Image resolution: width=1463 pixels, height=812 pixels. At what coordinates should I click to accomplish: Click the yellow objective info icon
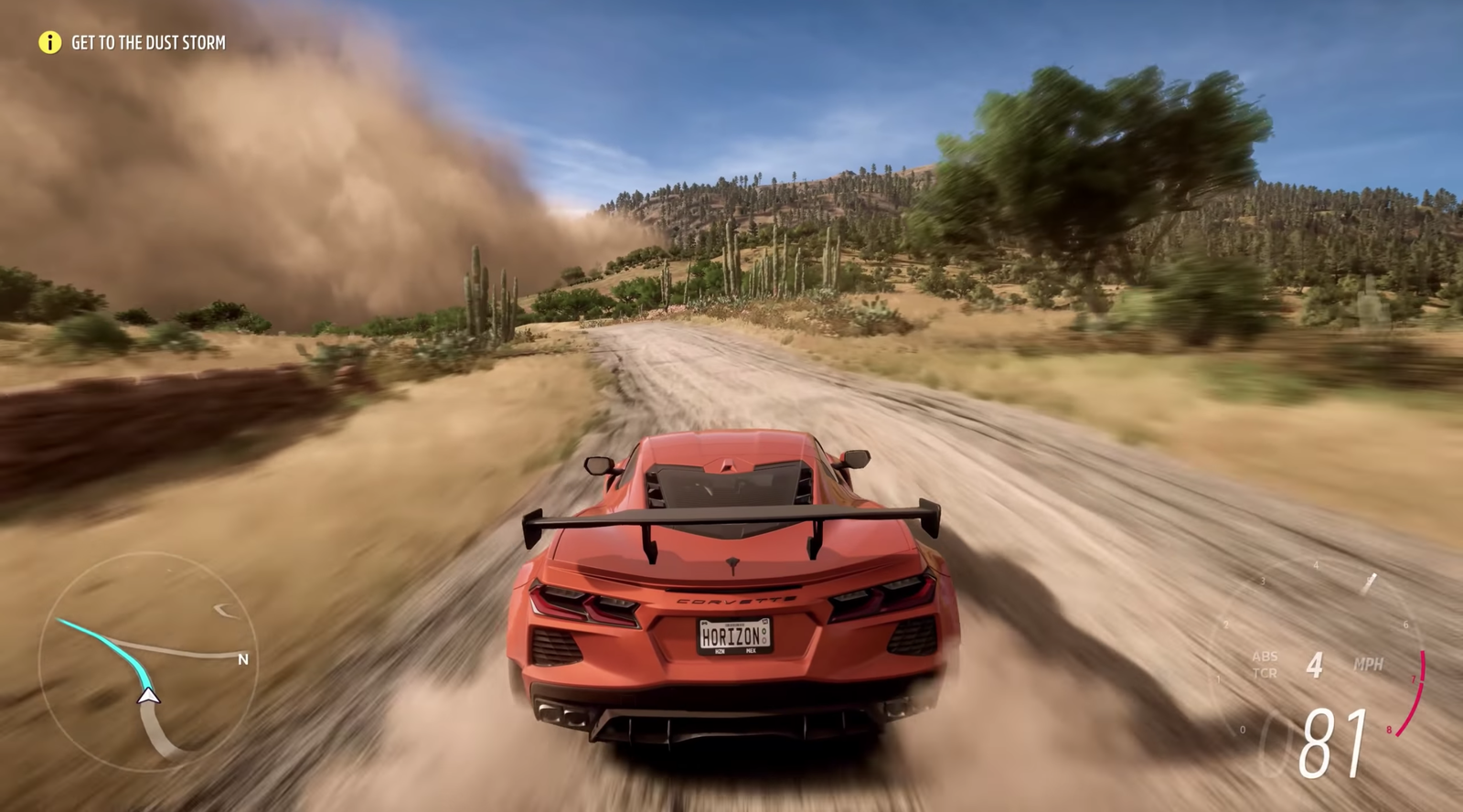click(x=49, y=42)
